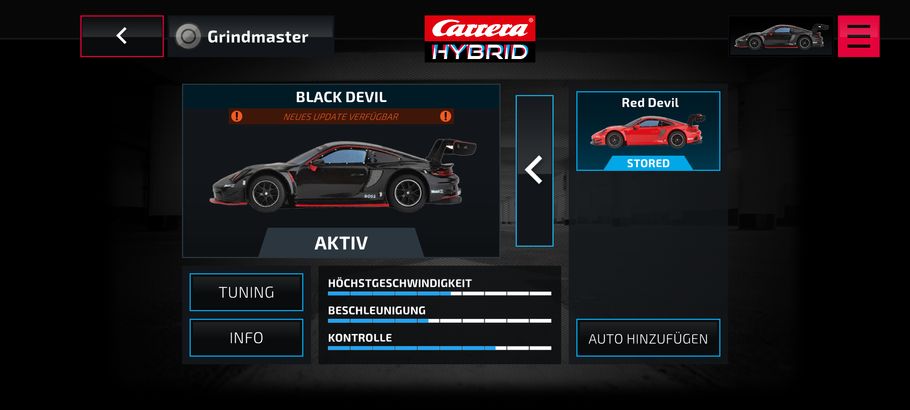Open the red hamburger menu
This screenshot has height=410, width=910.
[x=858, y=36]
